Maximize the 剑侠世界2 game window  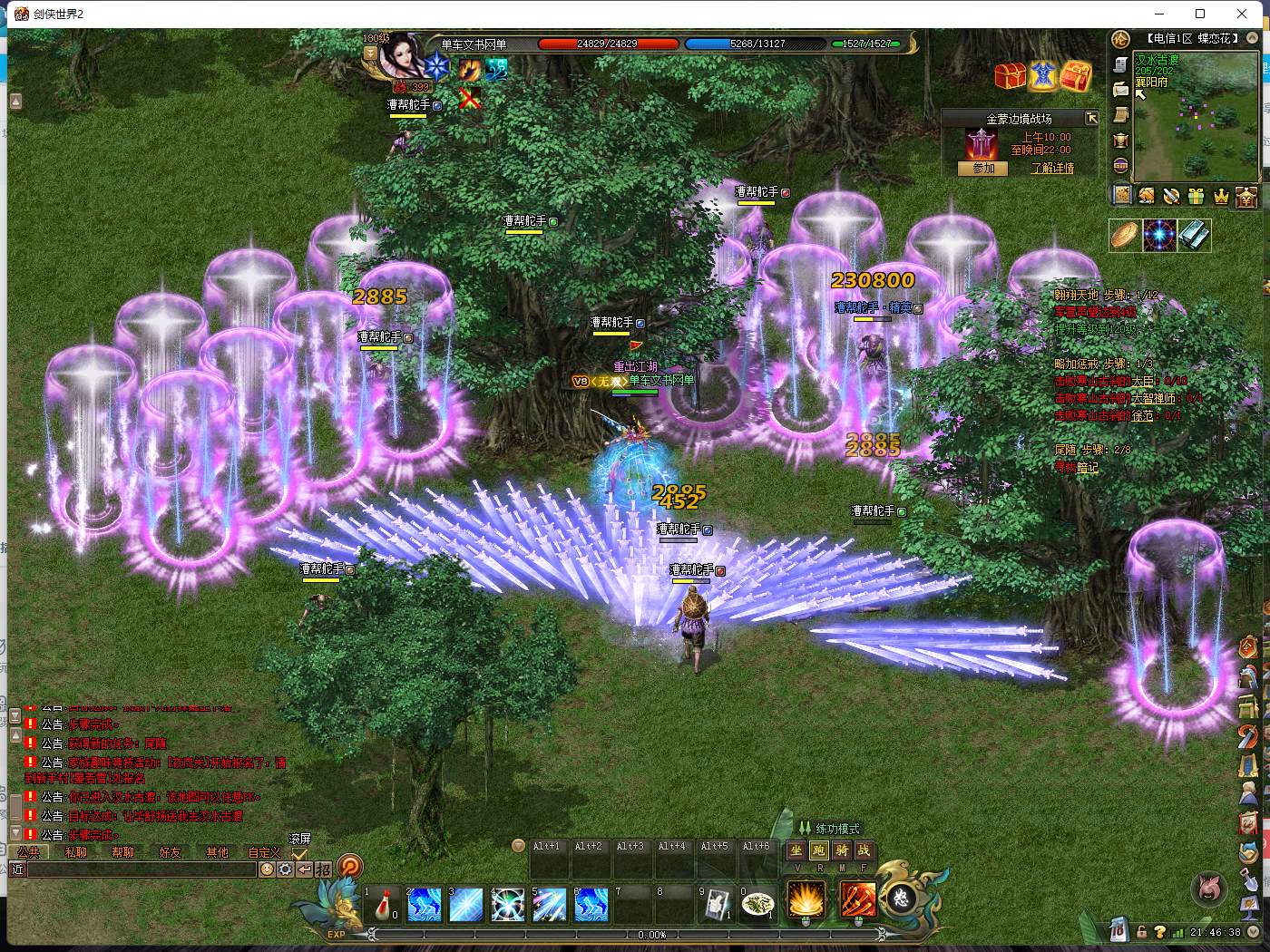1200,14
